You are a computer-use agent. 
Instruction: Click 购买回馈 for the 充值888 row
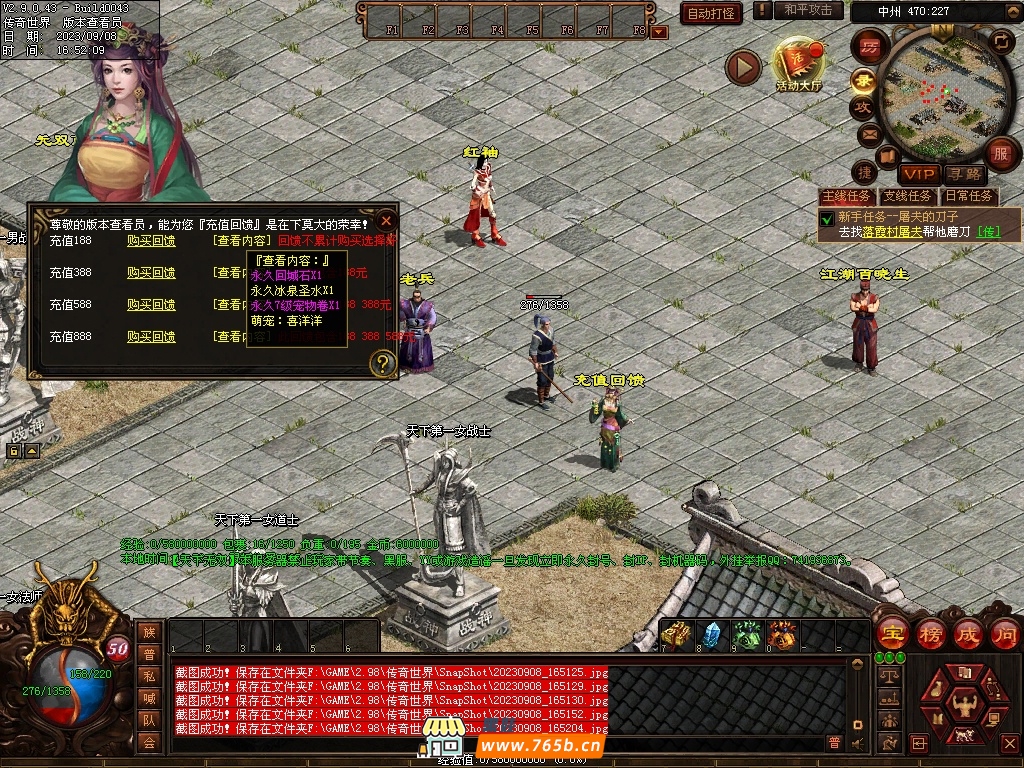[151, 337]
